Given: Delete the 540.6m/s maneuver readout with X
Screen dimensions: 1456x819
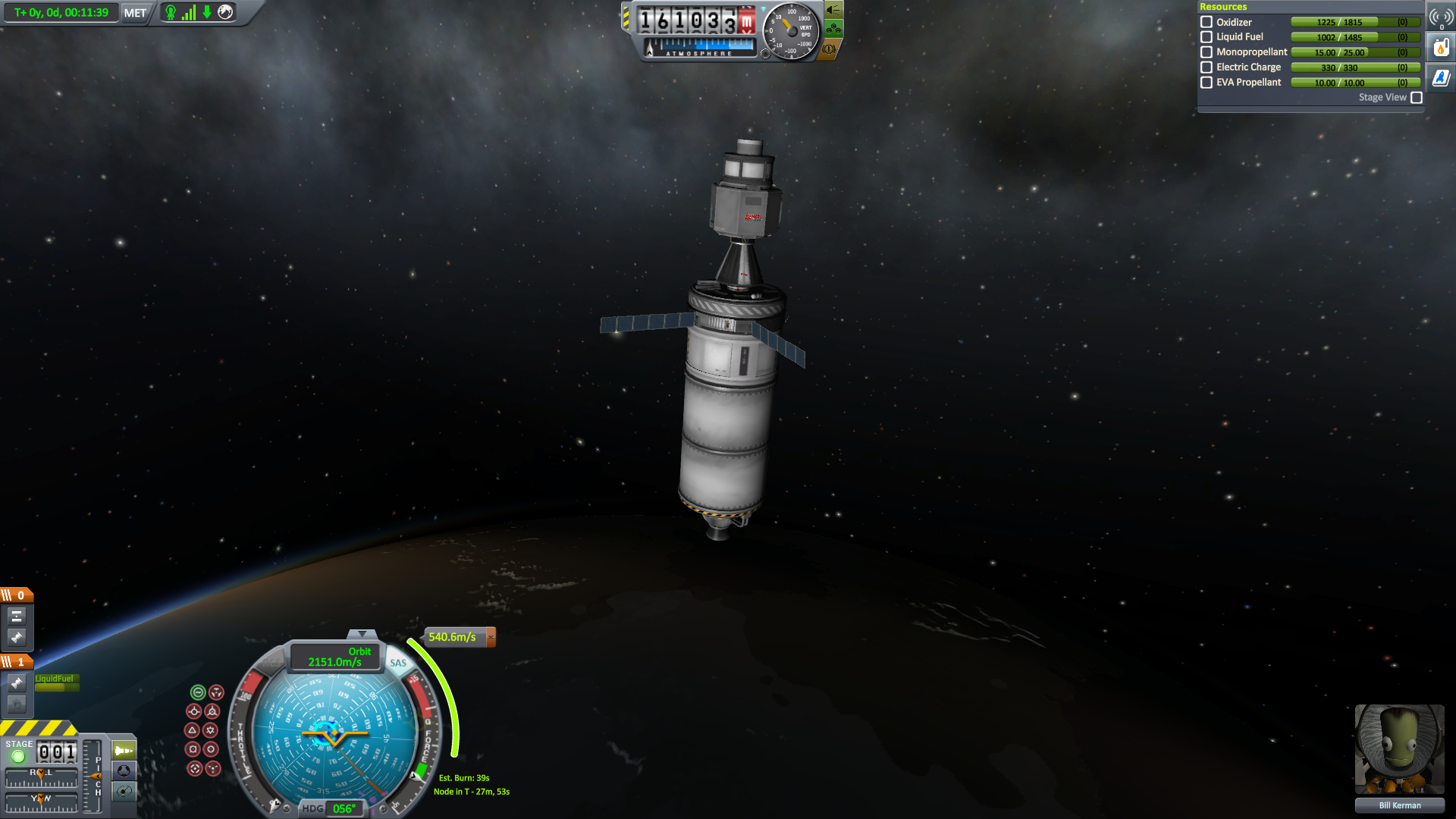Looking at the screenshot, I should (491, 637).
